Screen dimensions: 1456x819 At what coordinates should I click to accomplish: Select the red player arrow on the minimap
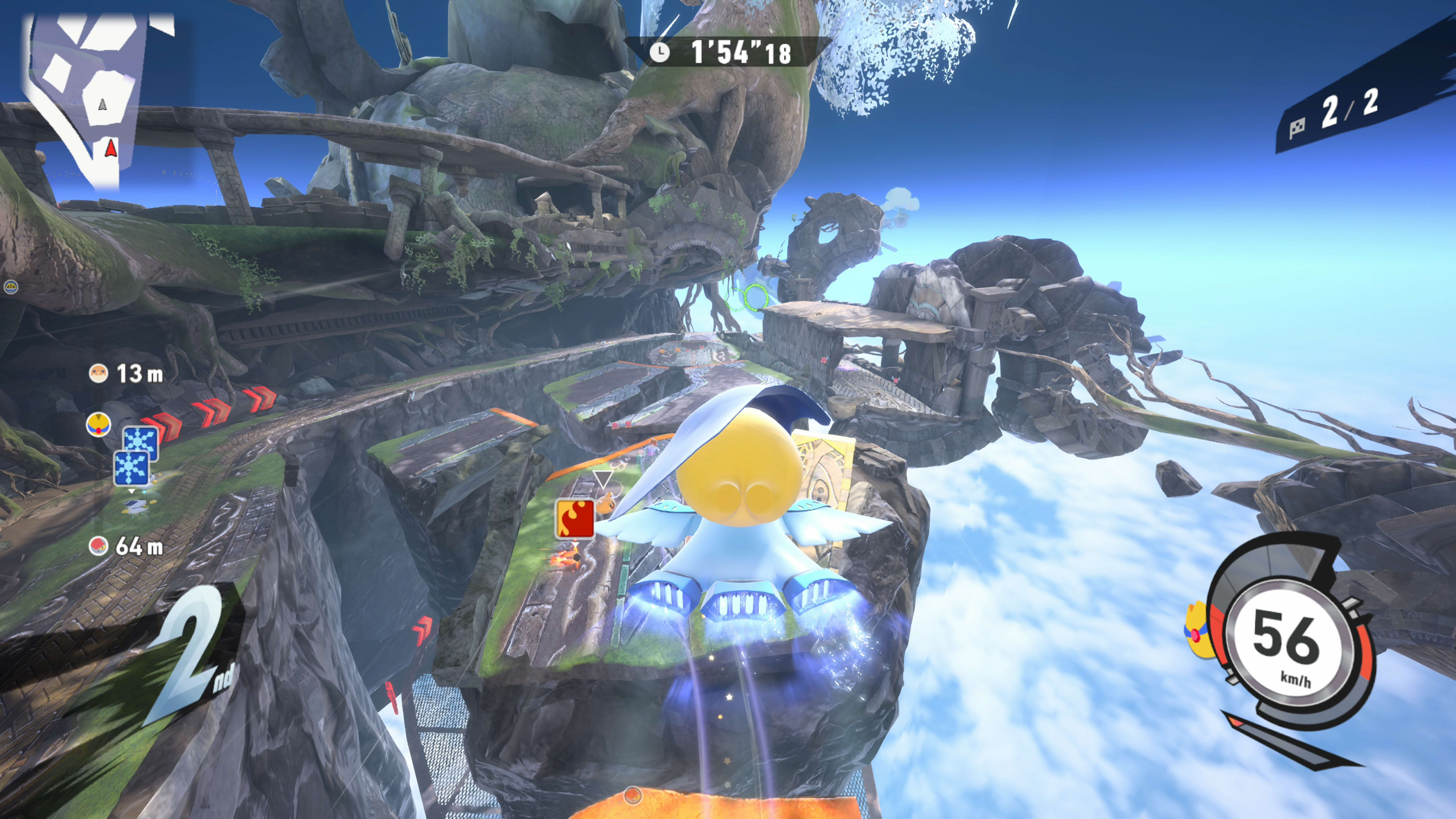(111, 148)
